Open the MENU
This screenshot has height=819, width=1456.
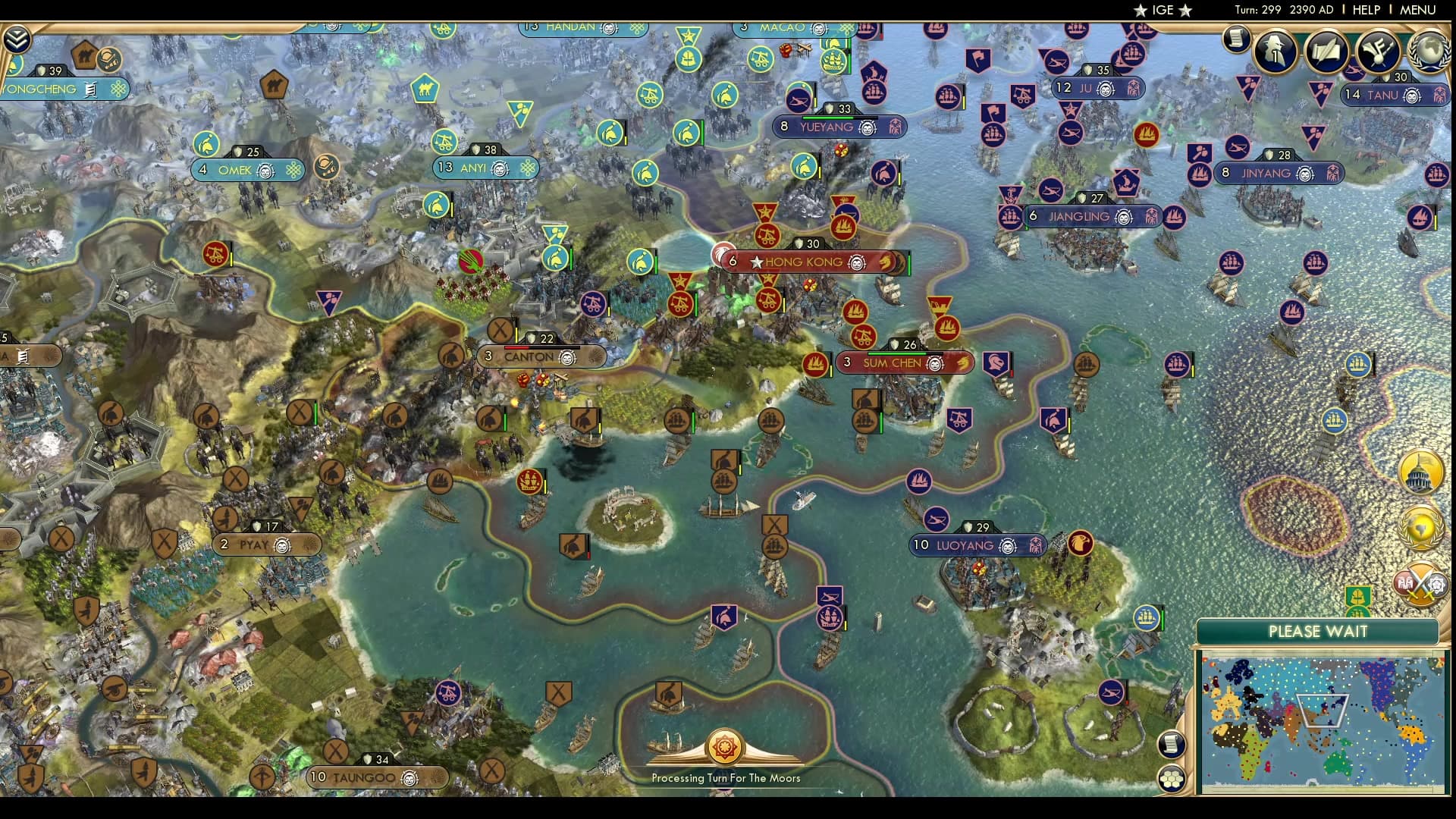[x=1419, y=11]
